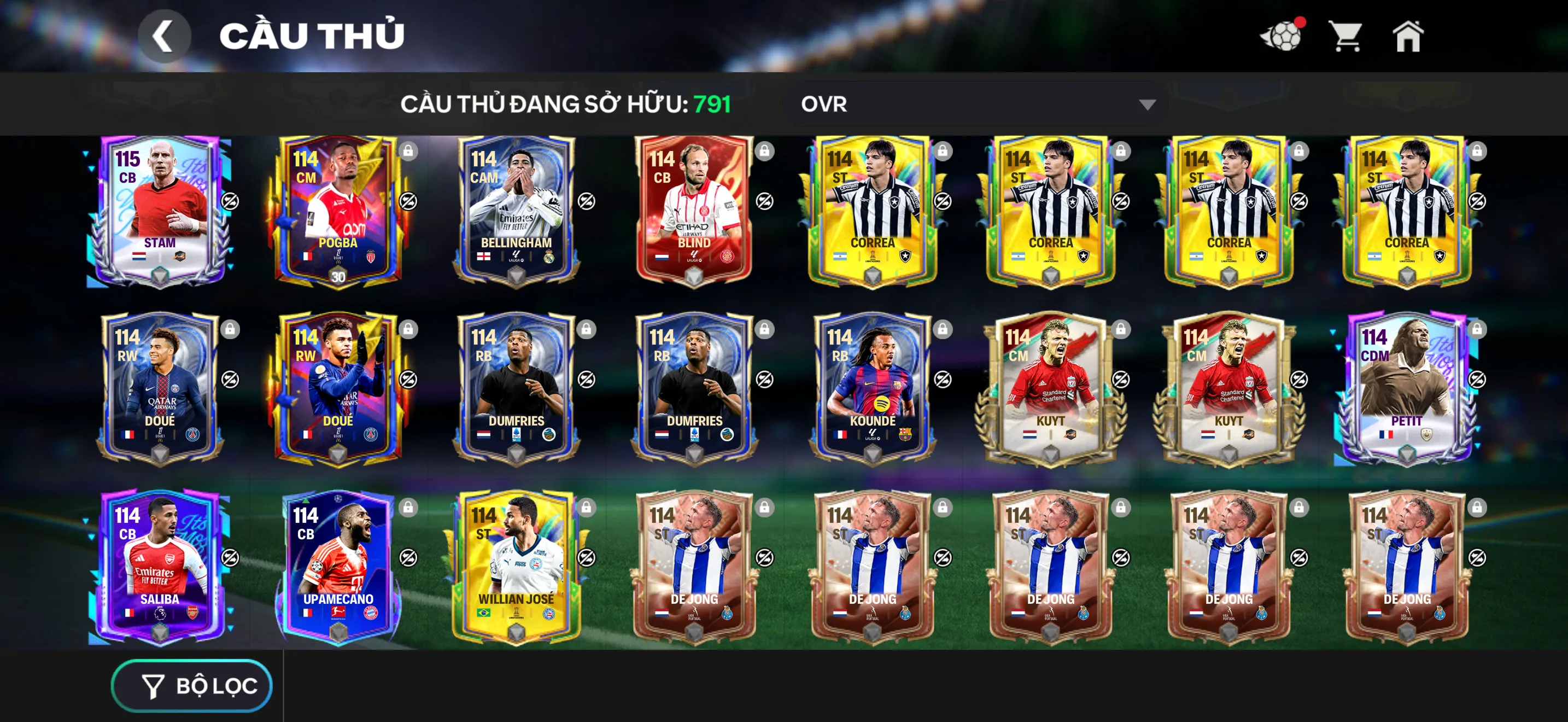Click the crossed-circle icon beside Saliba
This screenshot has width=1568, height=722.
click(230, 557)
